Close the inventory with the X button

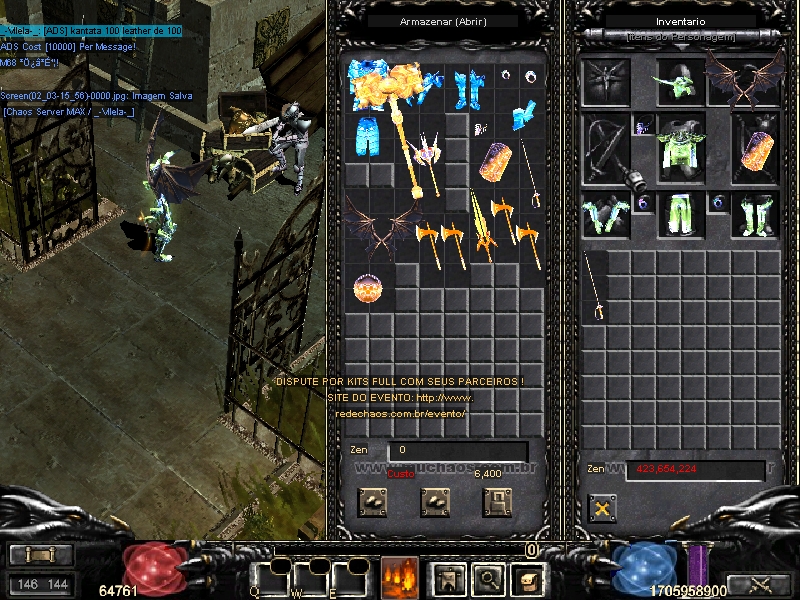(x=602, y=508)
